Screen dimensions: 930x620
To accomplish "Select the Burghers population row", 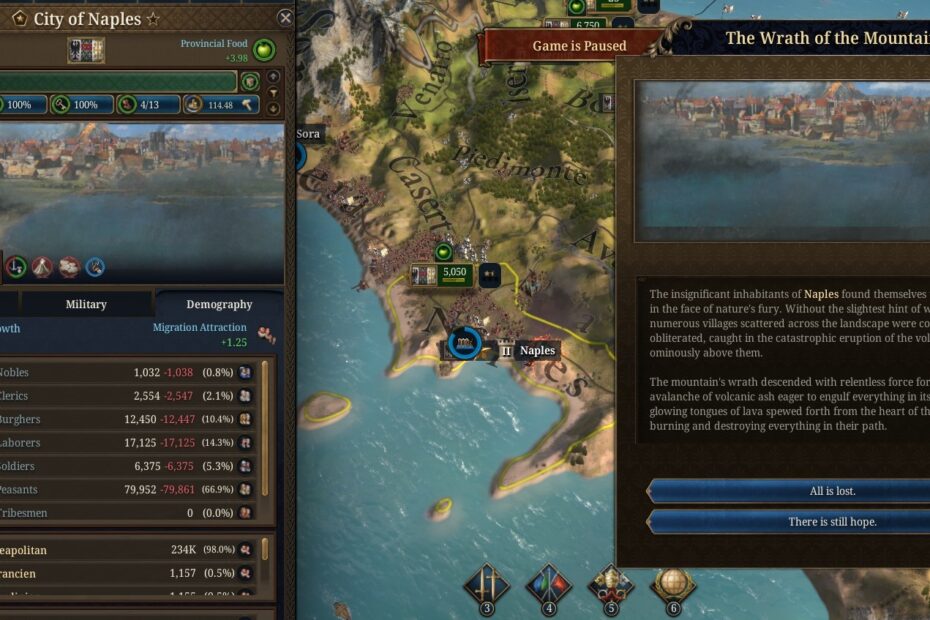I will 130,419.
